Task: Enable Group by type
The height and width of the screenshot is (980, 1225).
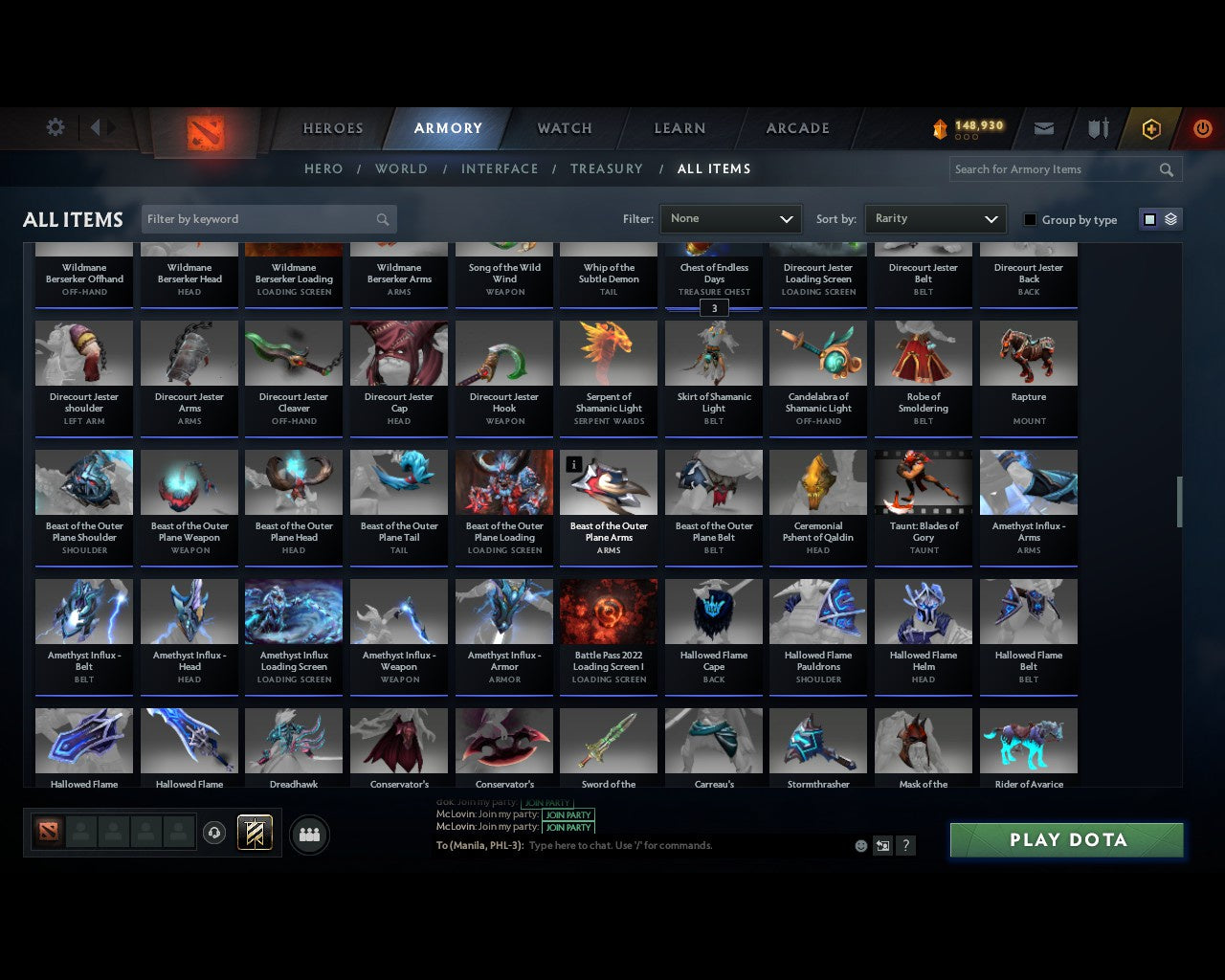Action: 1030,219
